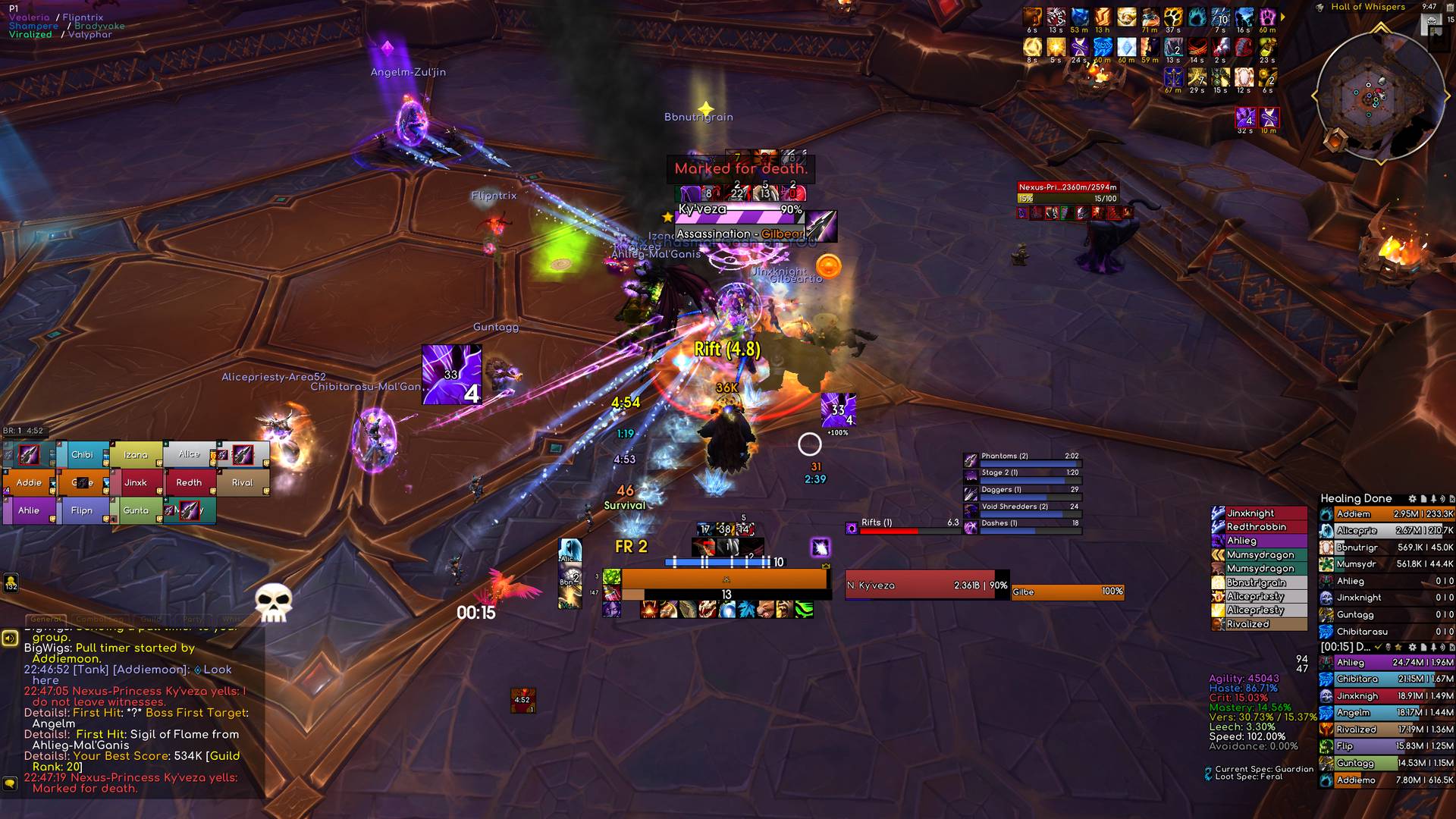Activate the blue maple leaf ability icon
The image size is (1456, 819).
[x=747, y=610]
